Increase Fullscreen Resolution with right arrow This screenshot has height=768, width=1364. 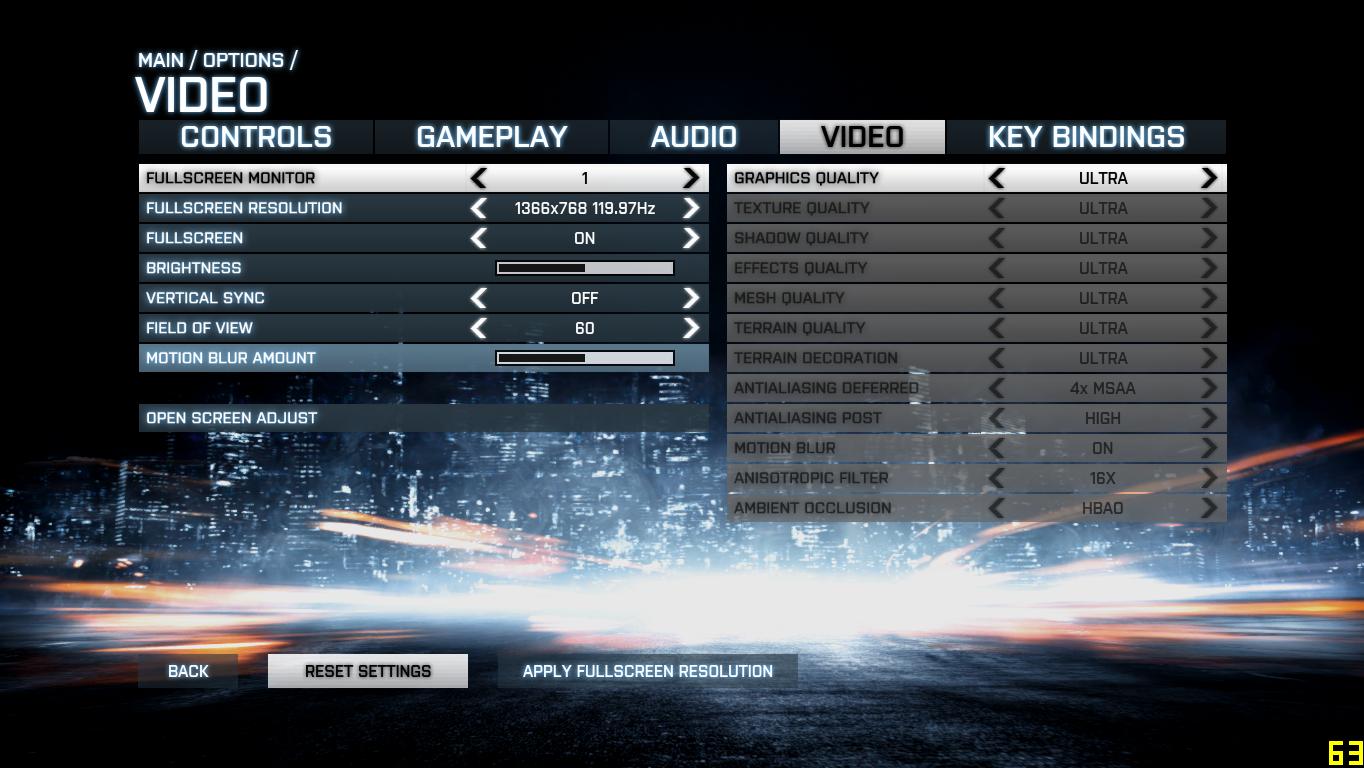tap(691, 208)
